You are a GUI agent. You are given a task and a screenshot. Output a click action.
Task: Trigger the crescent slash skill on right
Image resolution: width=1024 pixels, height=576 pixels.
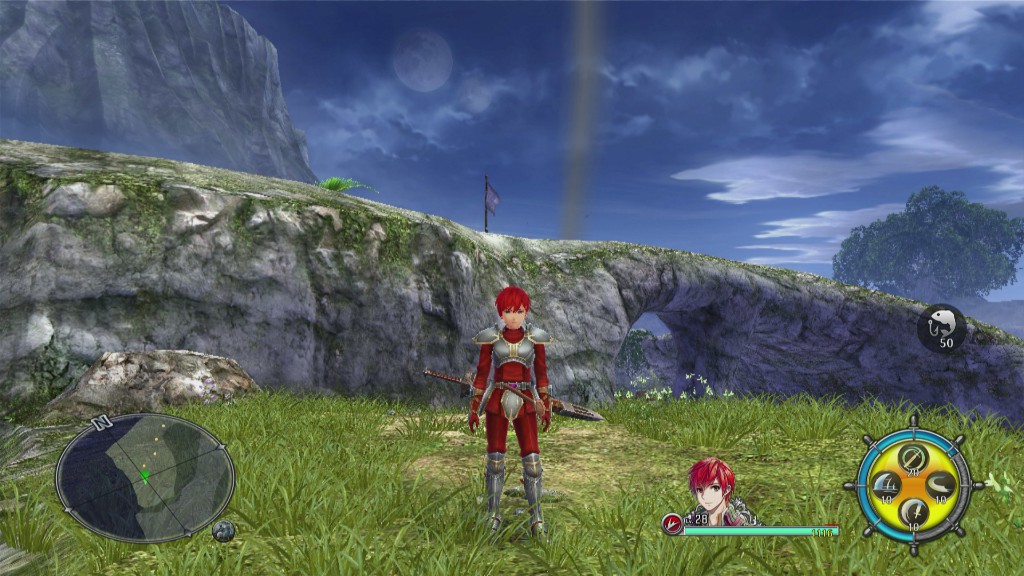[x=938, y=486]
